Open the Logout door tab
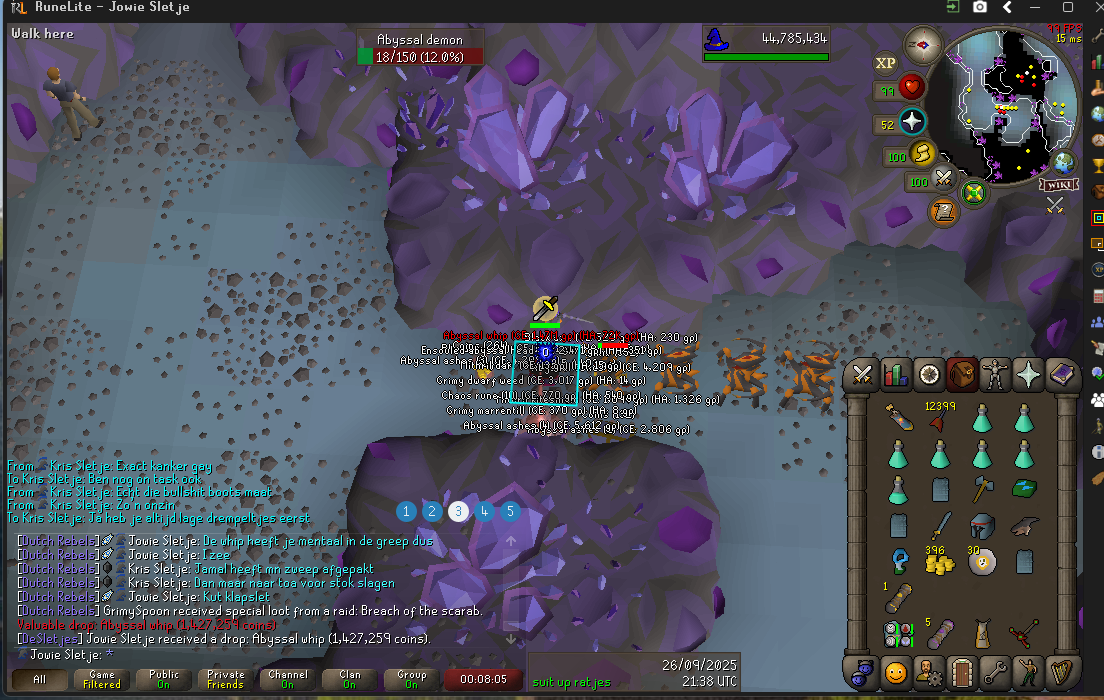The height and width of the screenshot is (700, 1104). coord(961,671)
